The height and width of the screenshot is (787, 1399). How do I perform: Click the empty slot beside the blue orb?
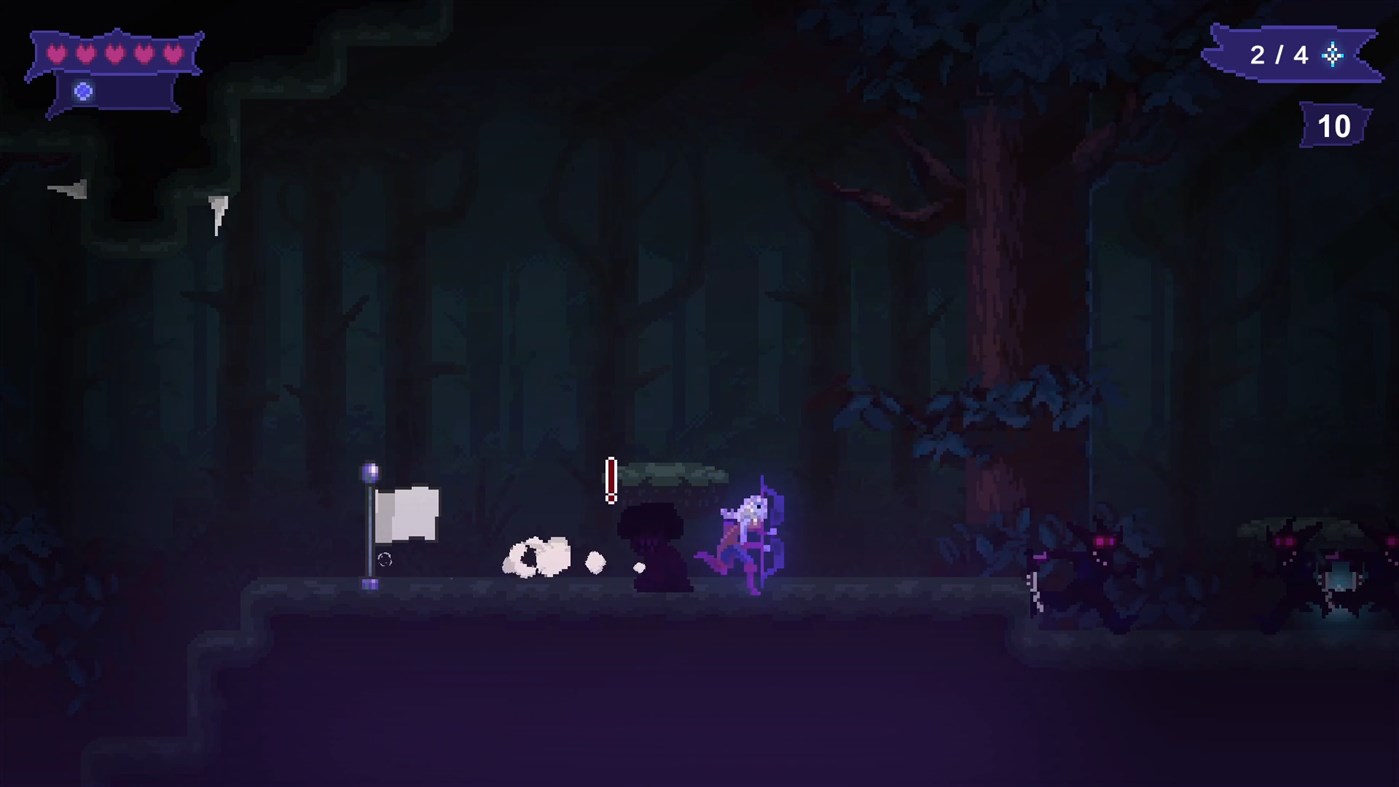coord(135,91)
